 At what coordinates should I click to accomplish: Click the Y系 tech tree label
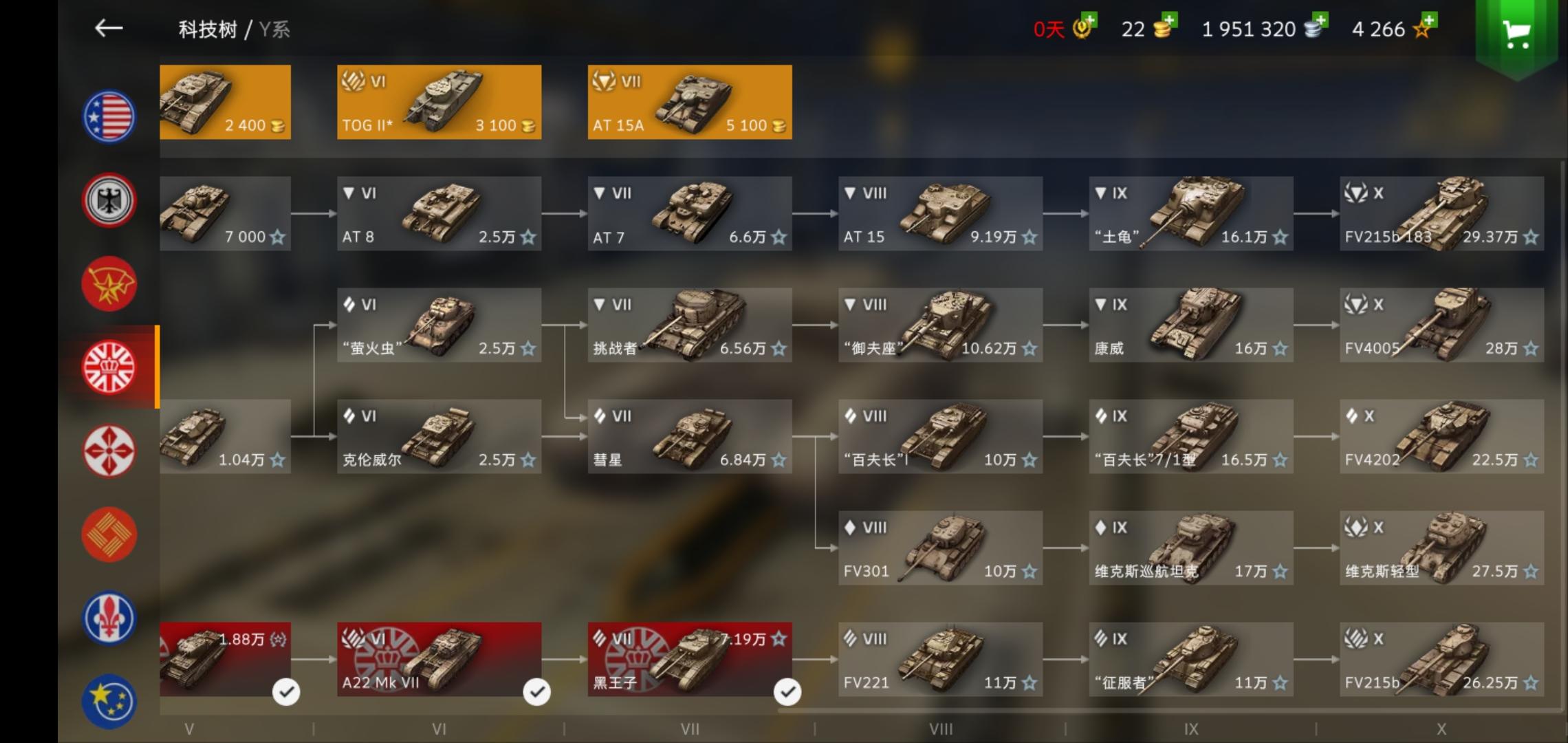pos(274,30)
